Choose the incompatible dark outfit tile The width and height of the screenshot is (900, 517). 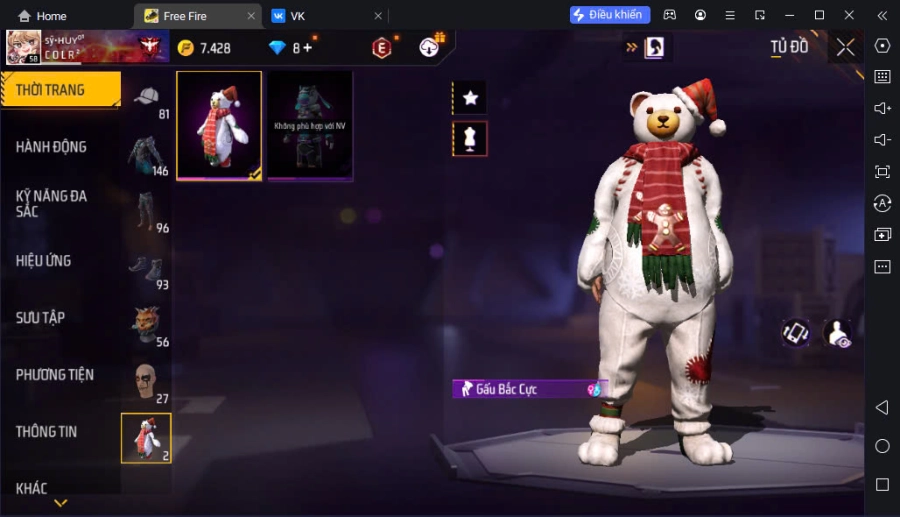[x=310, y=126]
